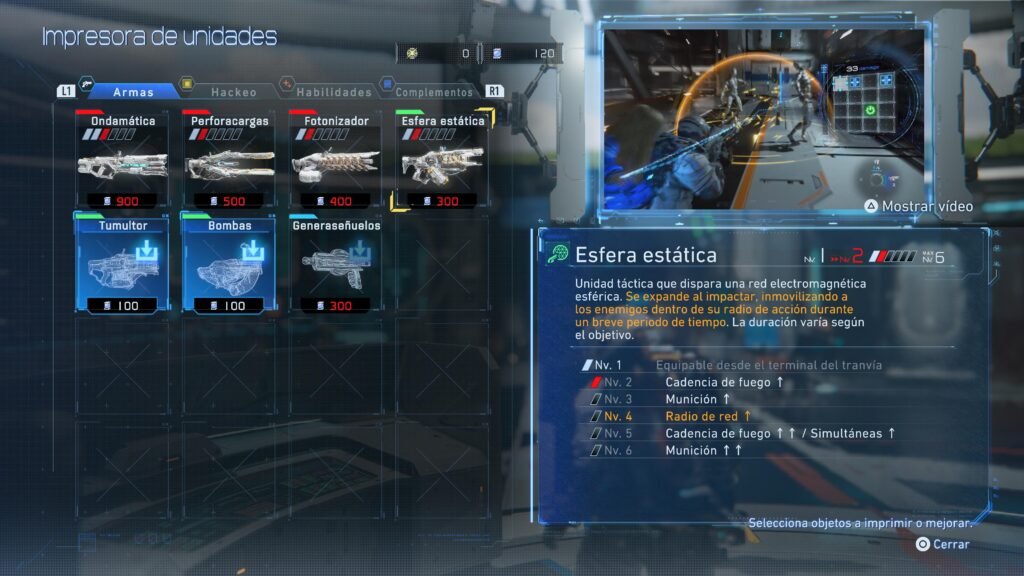Pick the Generaseñuelos weapon card
Image resolution: width=1024 pixels, height=576 pixels.
click(336, 265)
